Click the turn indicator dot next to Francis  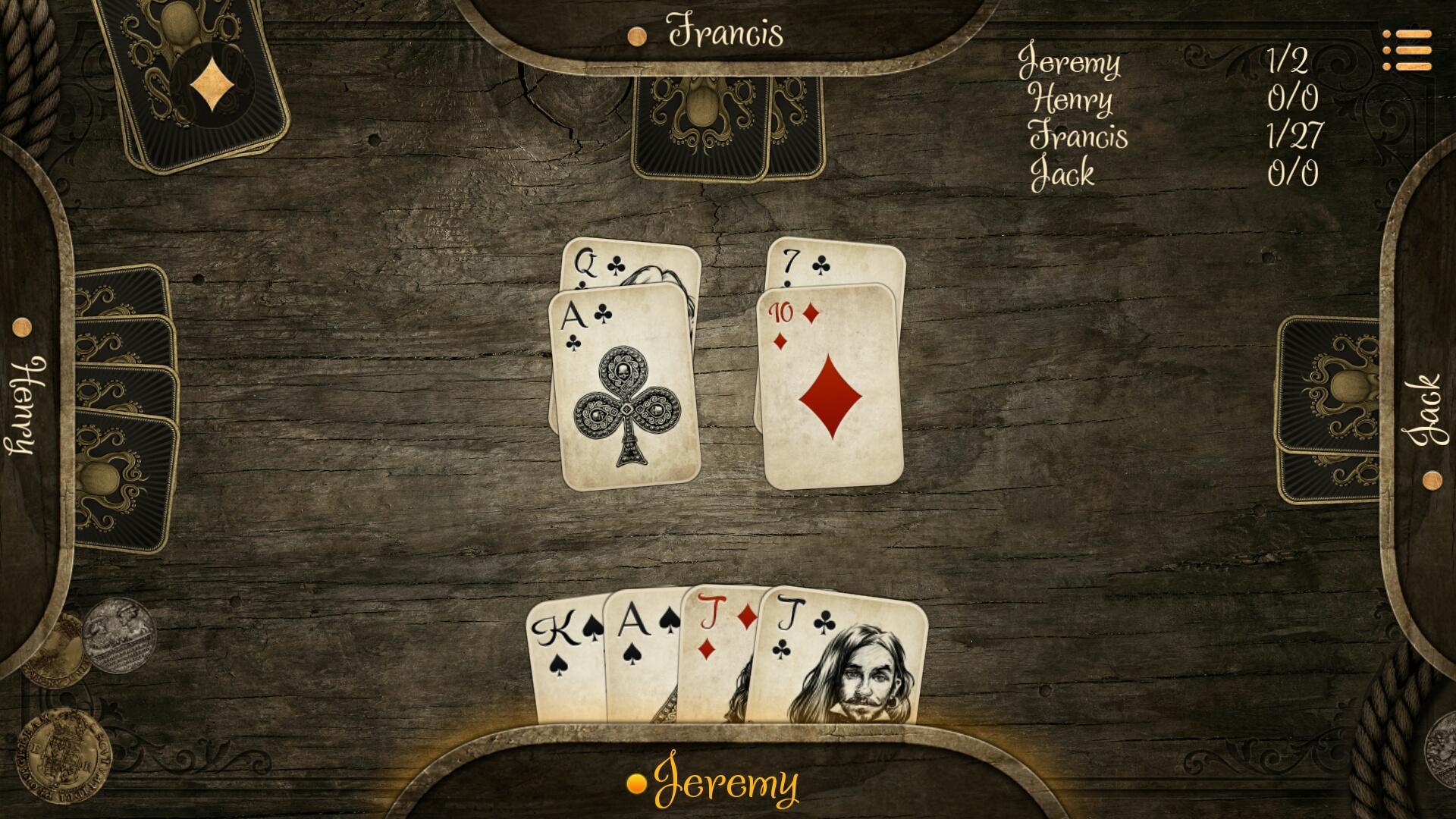click(x=635, y=34)
